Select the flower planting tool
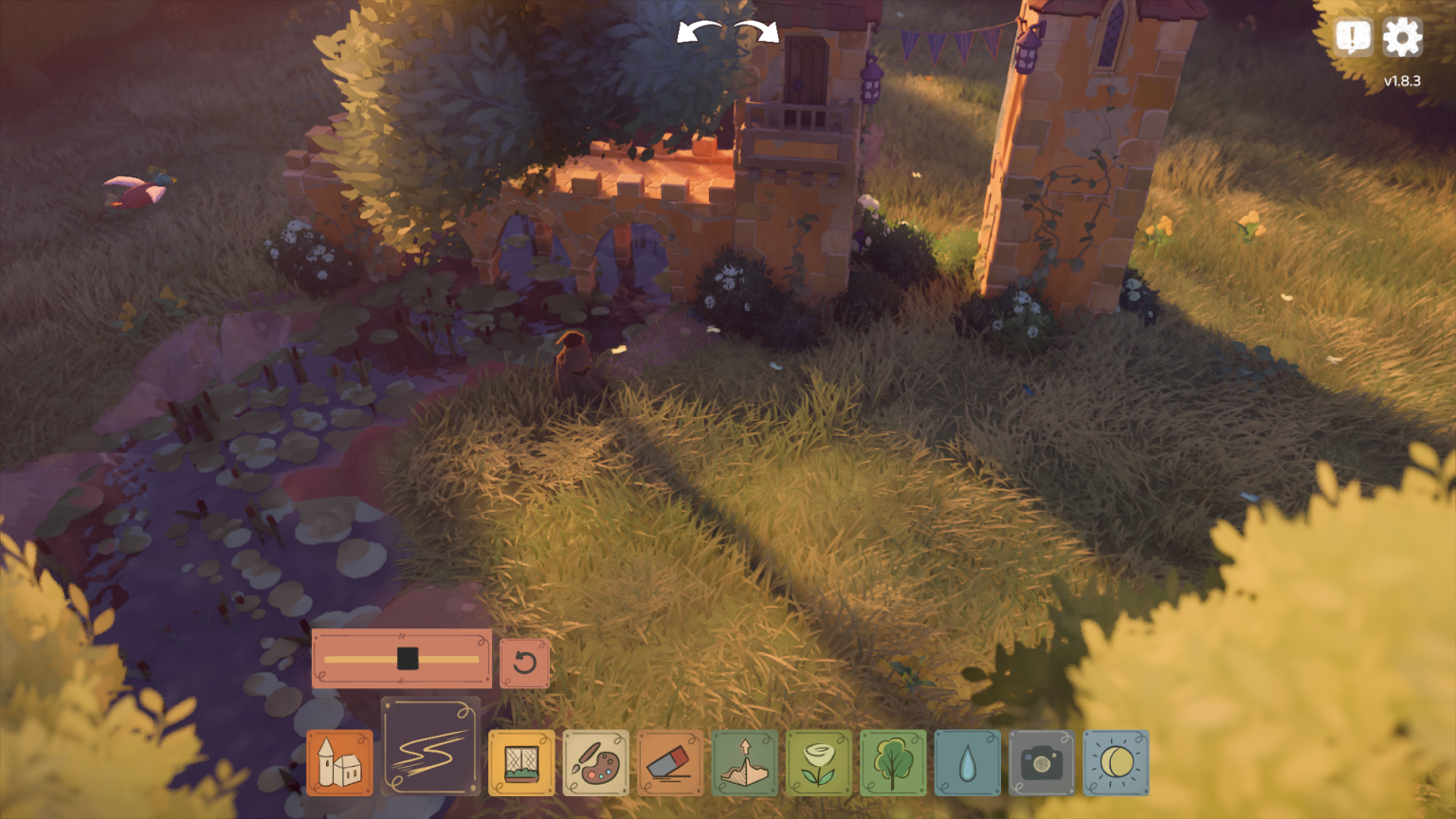1456x819 pixels. click(819, 763)
